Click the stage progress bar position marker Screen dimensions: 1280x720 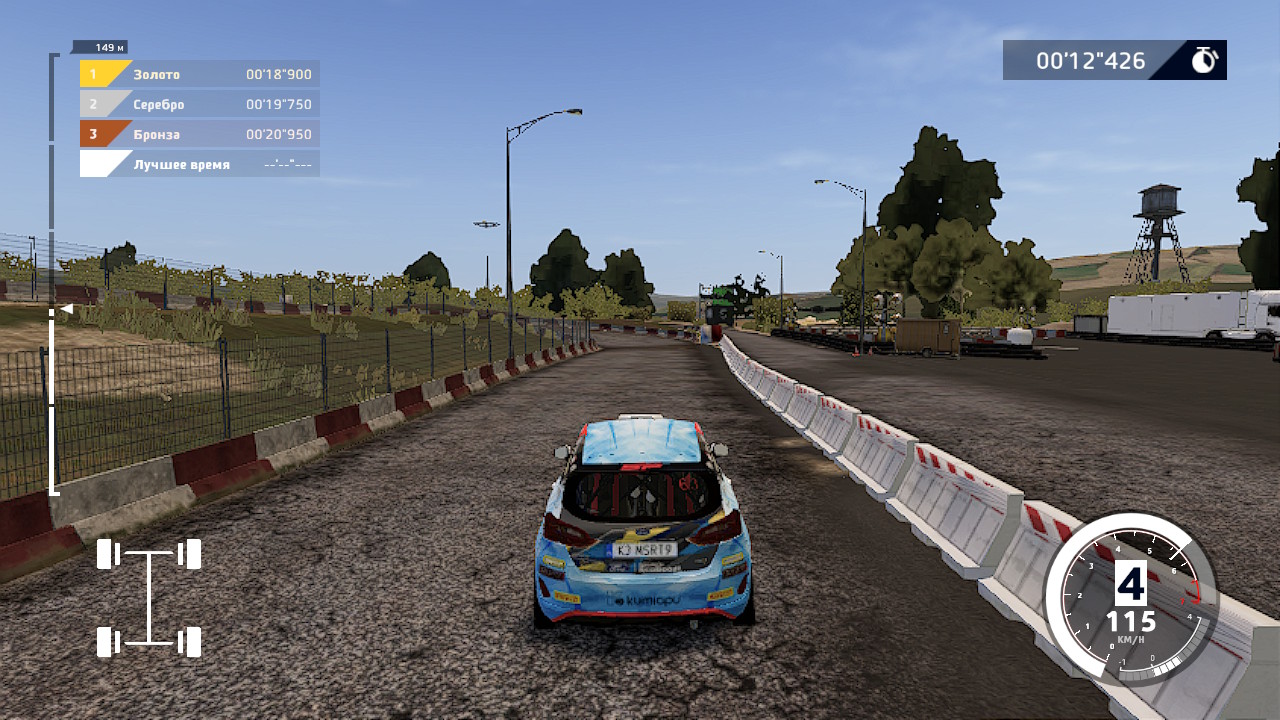[x=65, y=310]
